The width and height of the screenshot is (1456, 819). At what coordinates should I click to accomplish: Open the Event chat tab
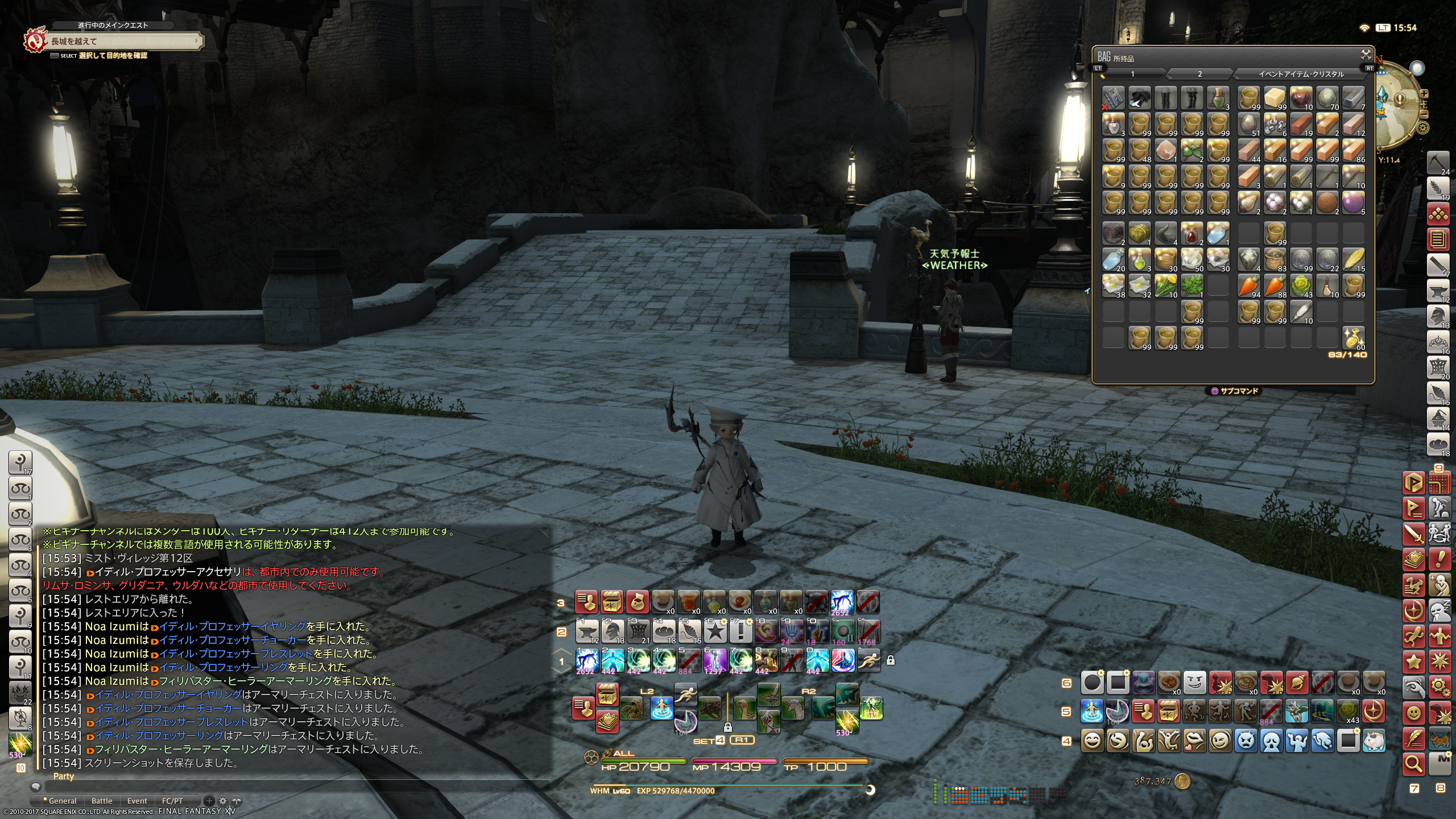coord(137,801)
